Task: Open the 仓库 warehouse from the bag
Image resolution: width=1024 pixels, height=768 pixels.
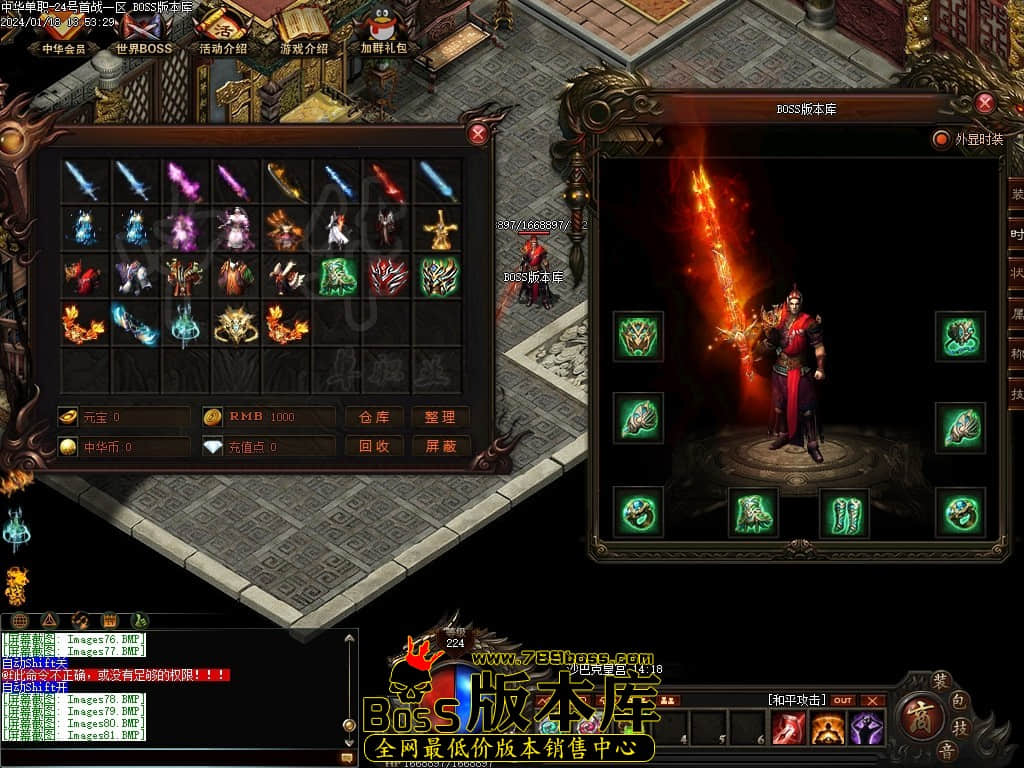Action: (375, 417)
